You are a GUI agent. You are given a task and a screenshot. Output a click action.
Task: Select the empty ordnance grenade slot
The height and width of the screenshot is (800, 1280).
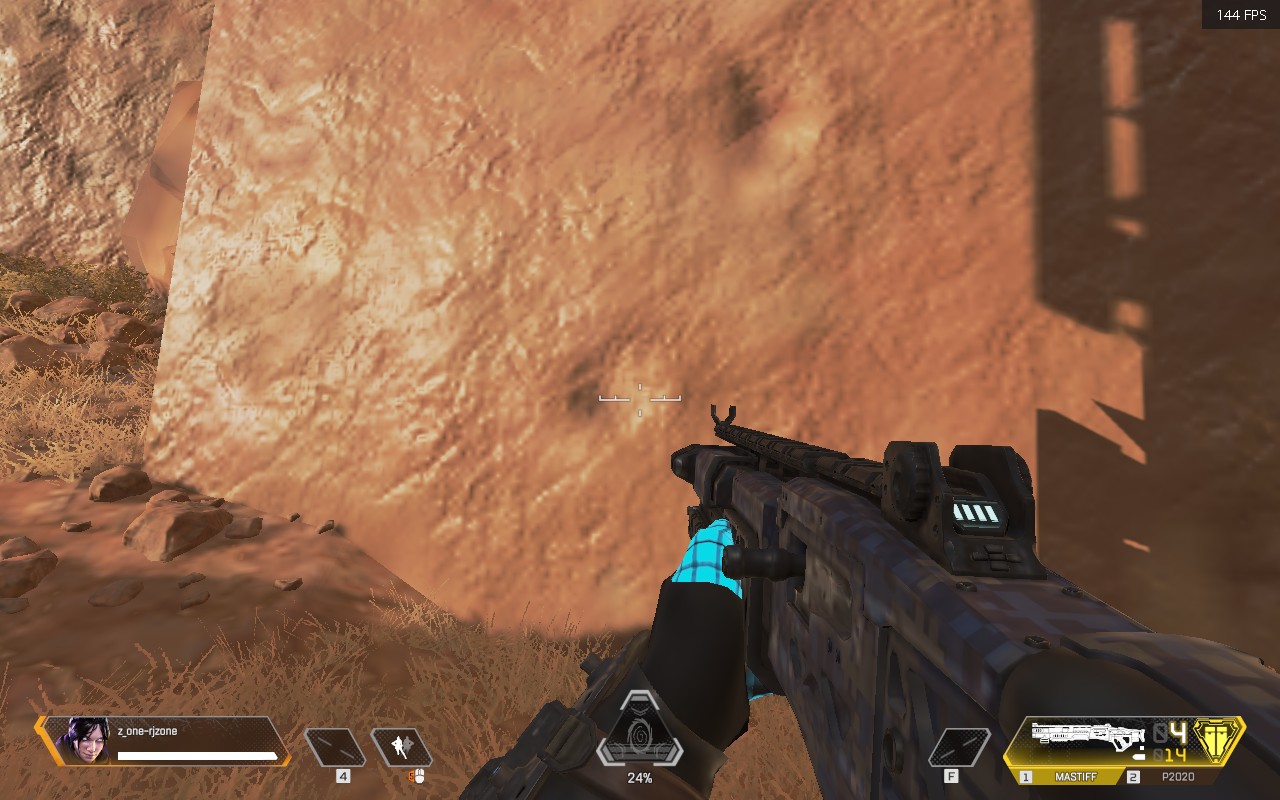(x=959, y=748)
